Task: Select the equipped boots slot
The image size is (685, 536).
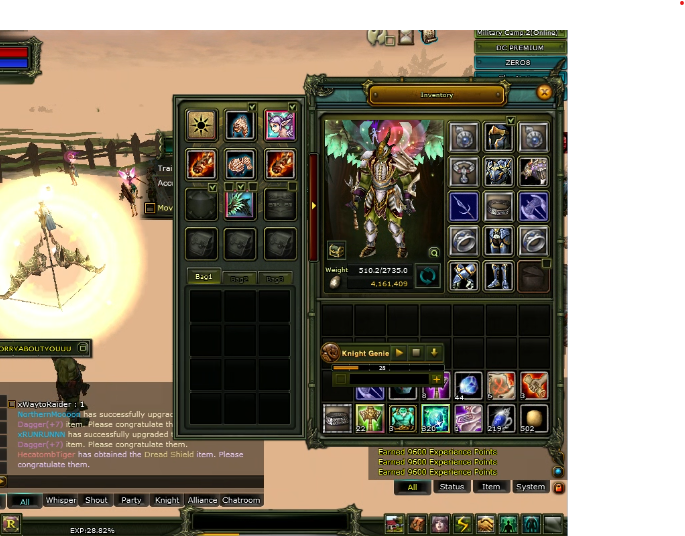Action: 498,275
